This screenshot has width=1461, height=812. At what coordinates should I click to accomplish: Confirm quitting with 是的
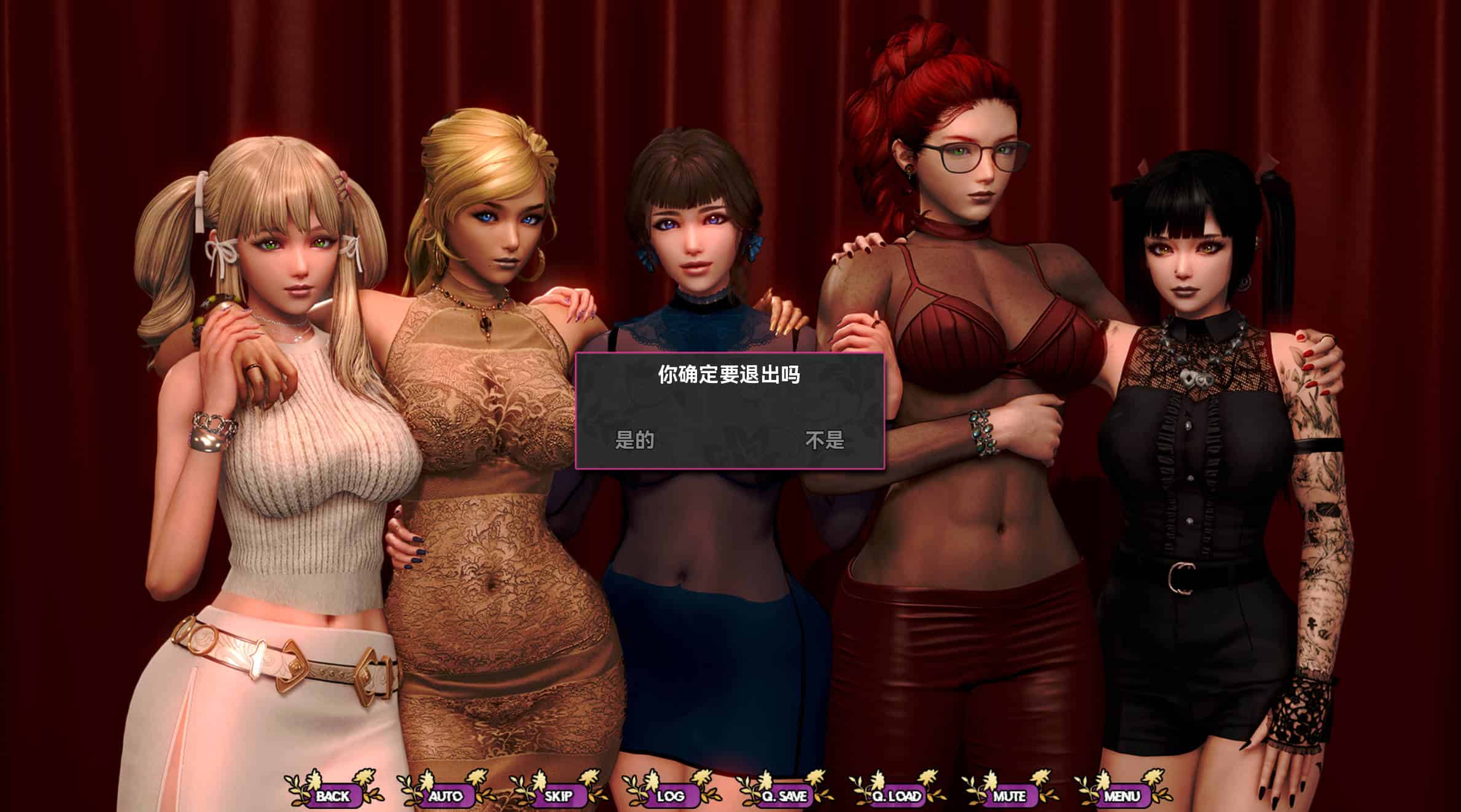(634, 440)
